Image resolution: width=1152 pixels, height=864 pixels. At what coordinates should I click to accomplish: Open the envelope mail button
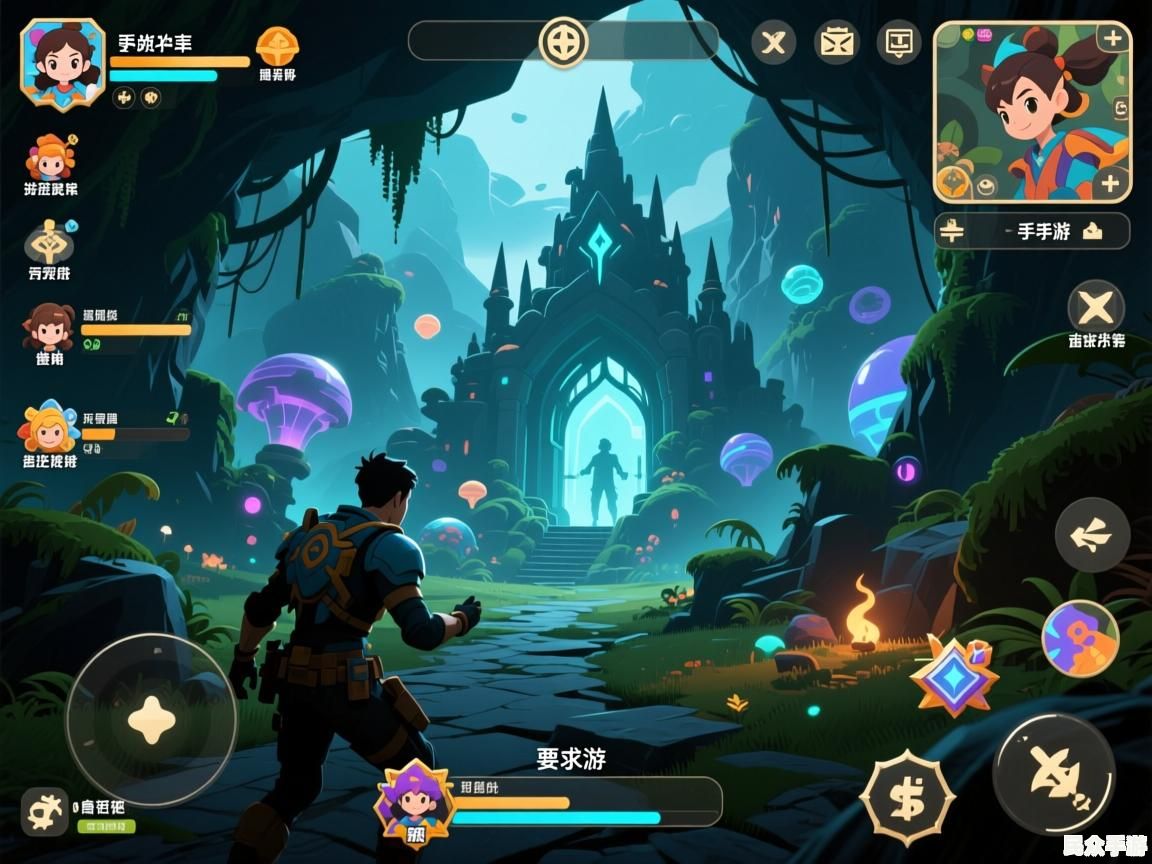point(836,43)
